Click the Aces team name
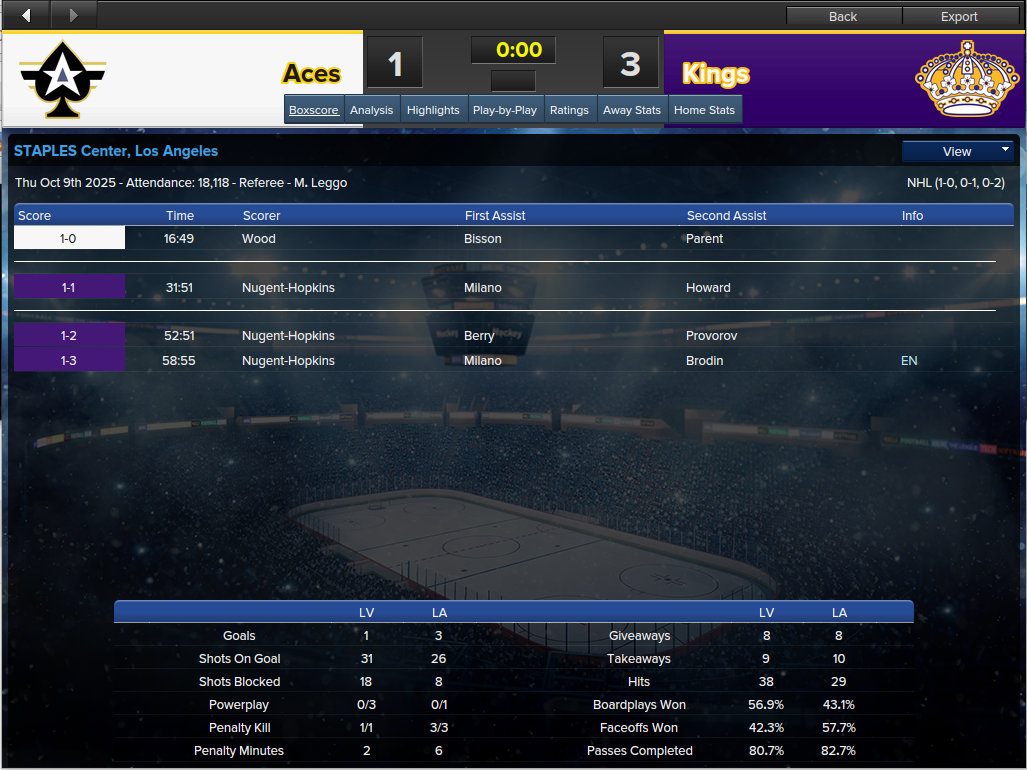 pos(311,74)
